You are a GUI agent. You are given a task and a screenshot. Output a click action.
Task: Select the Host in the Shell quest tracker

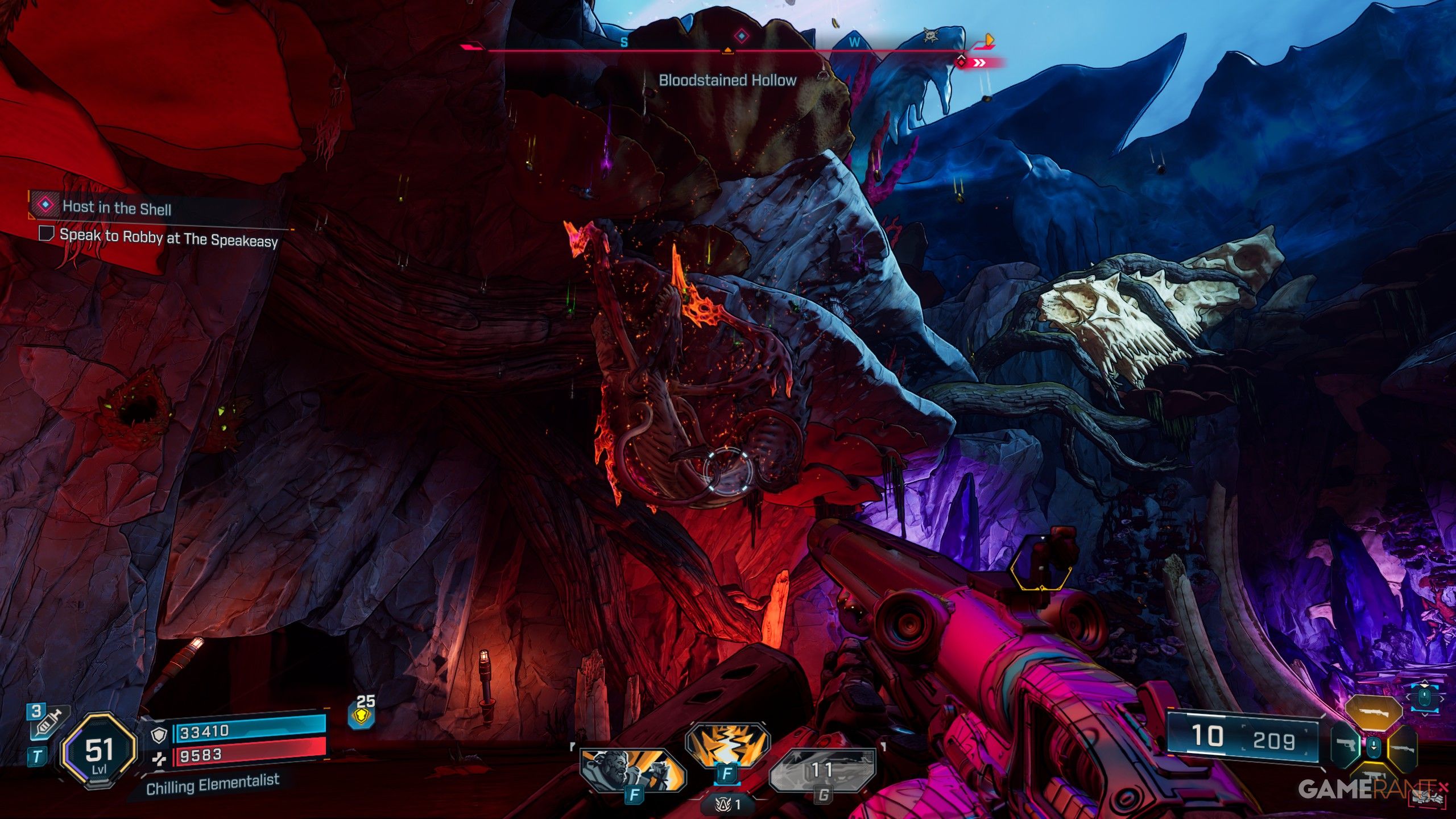pyautogui.click(x=117, y=207)
